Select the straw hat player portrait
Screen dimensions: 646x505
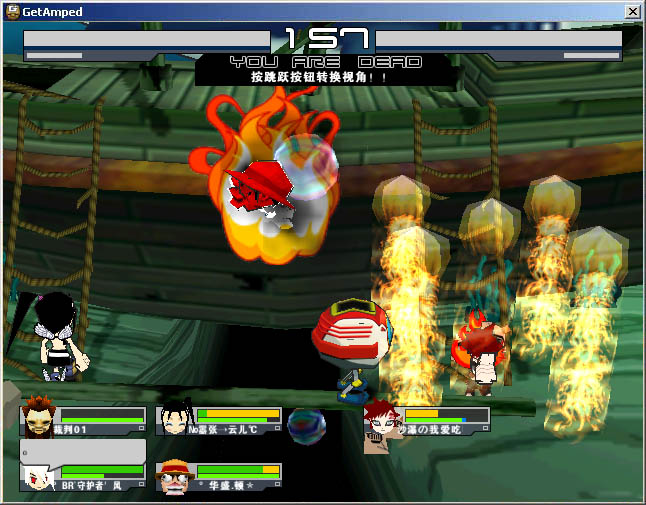[176, 477]
